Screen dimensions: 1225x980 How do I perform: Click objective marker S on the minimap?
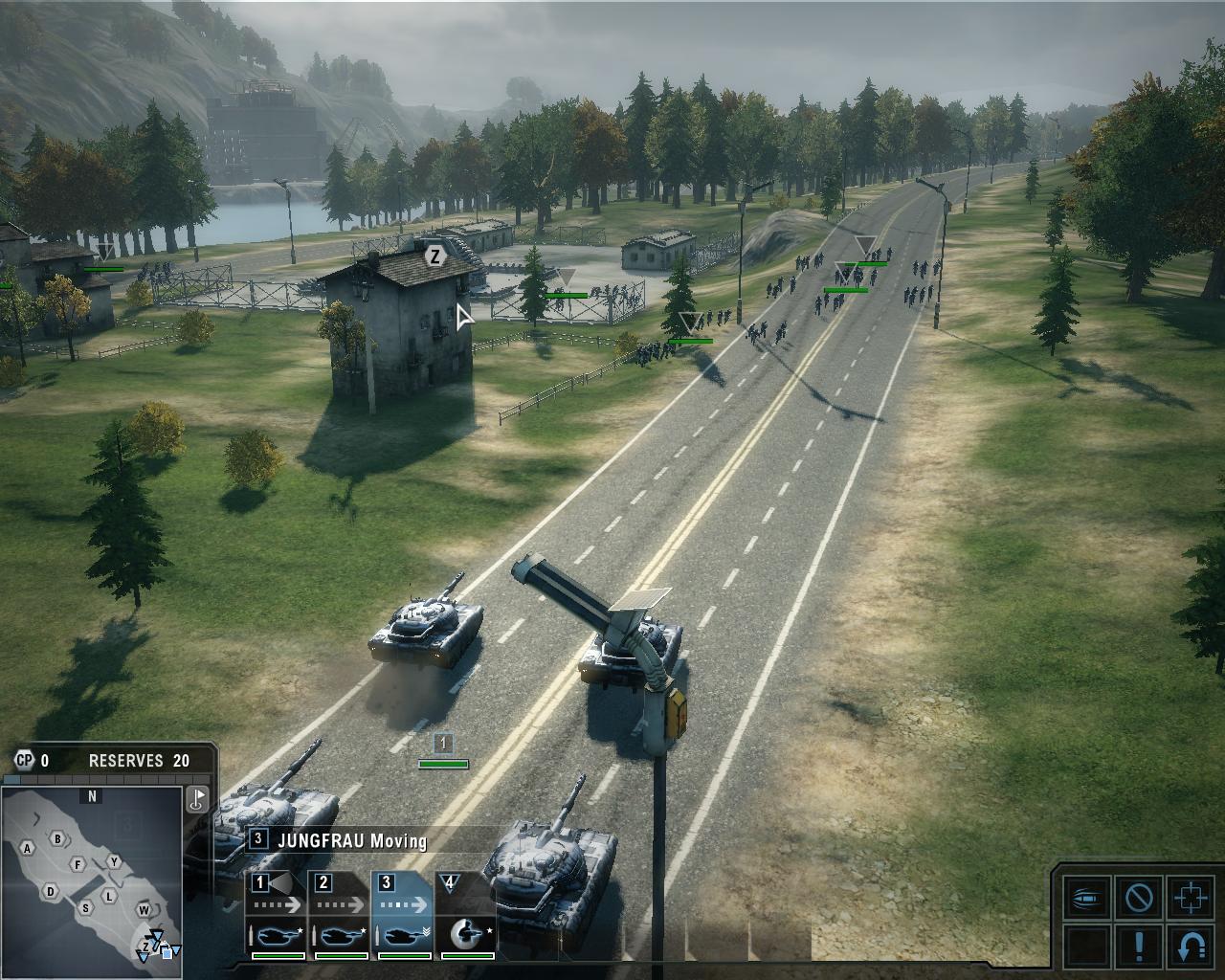click(85, 908)
